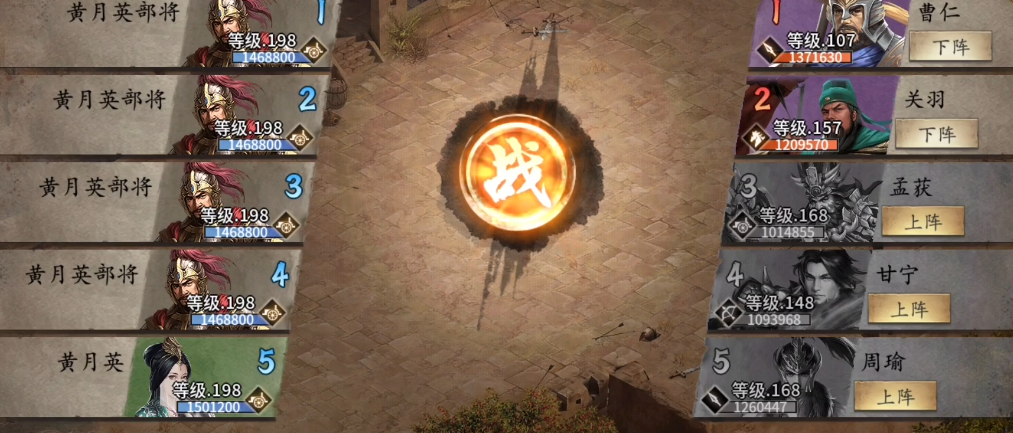1013x433 pixels.
Task: Withdraw 关羽 with the 下阵 button
Action: (x=935, y=133)
